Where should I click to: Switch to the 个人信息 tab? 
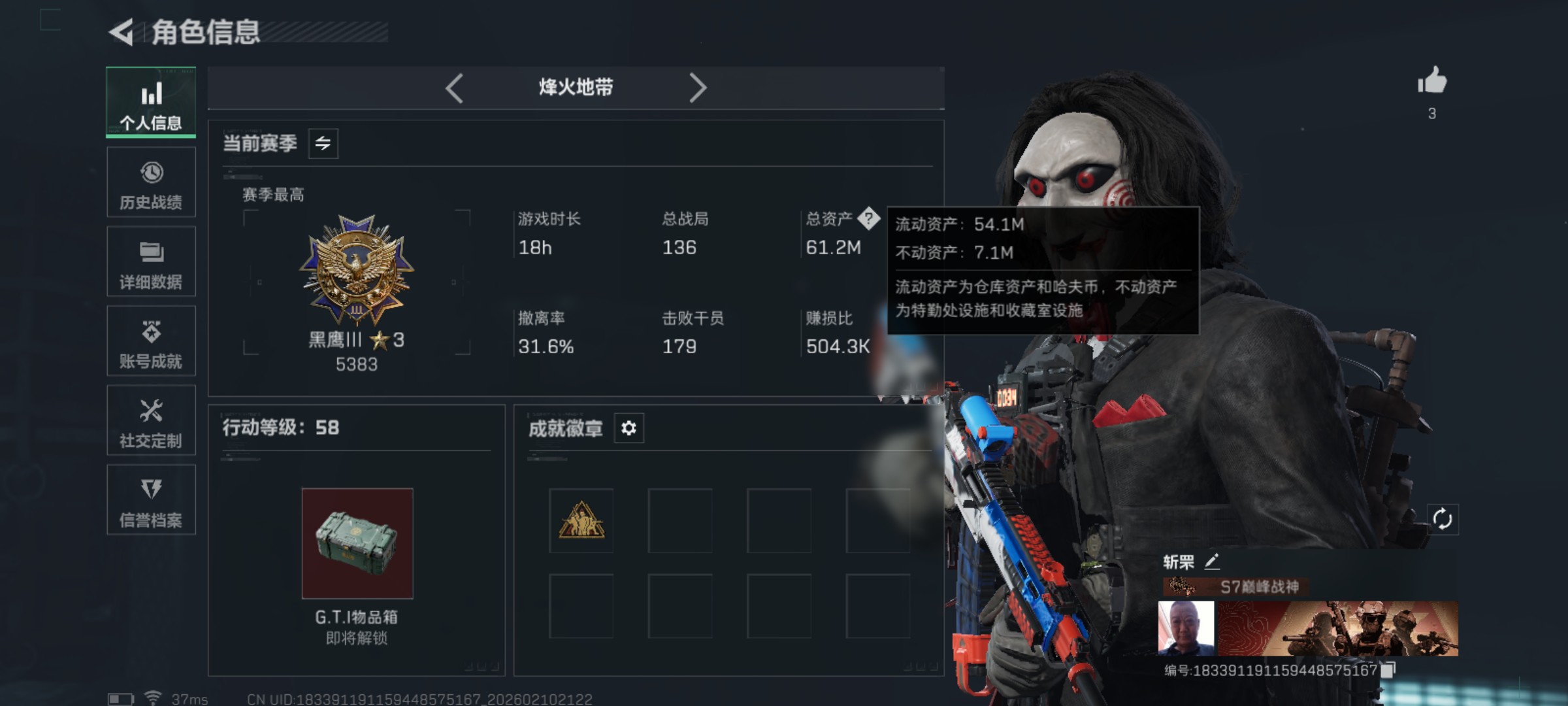[x=151, y=103]
